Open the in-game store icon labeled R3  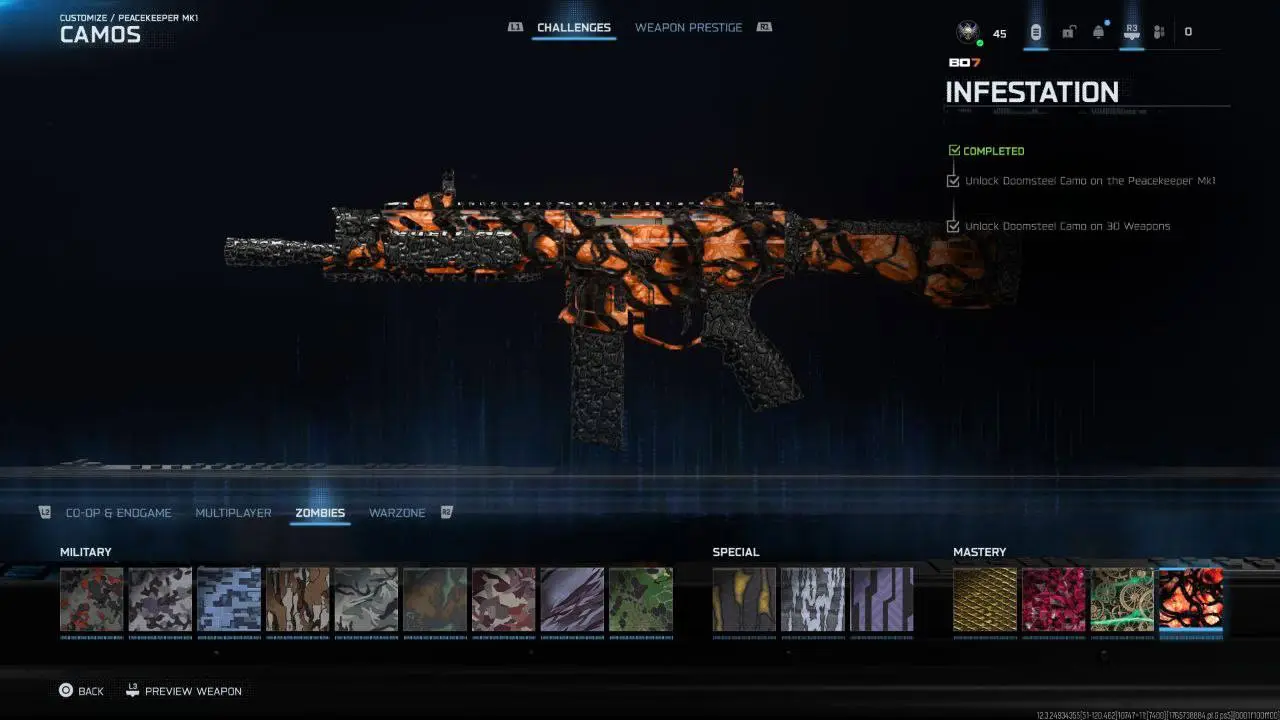tap(1131, 31)
